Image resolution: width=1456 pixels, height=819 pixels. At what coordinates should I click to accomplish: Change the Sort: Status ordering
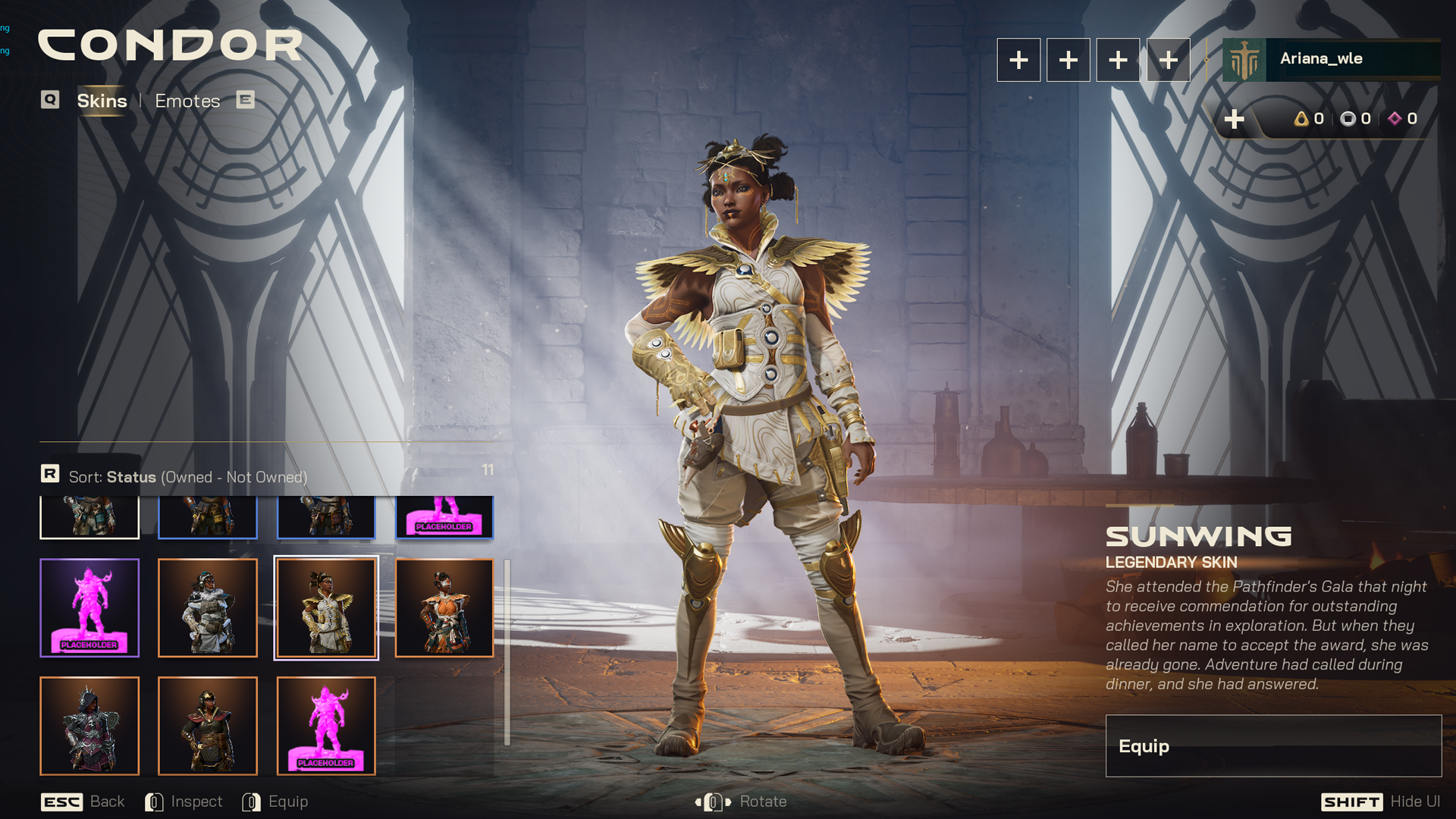pyautogui.click(x=187, y=477)
